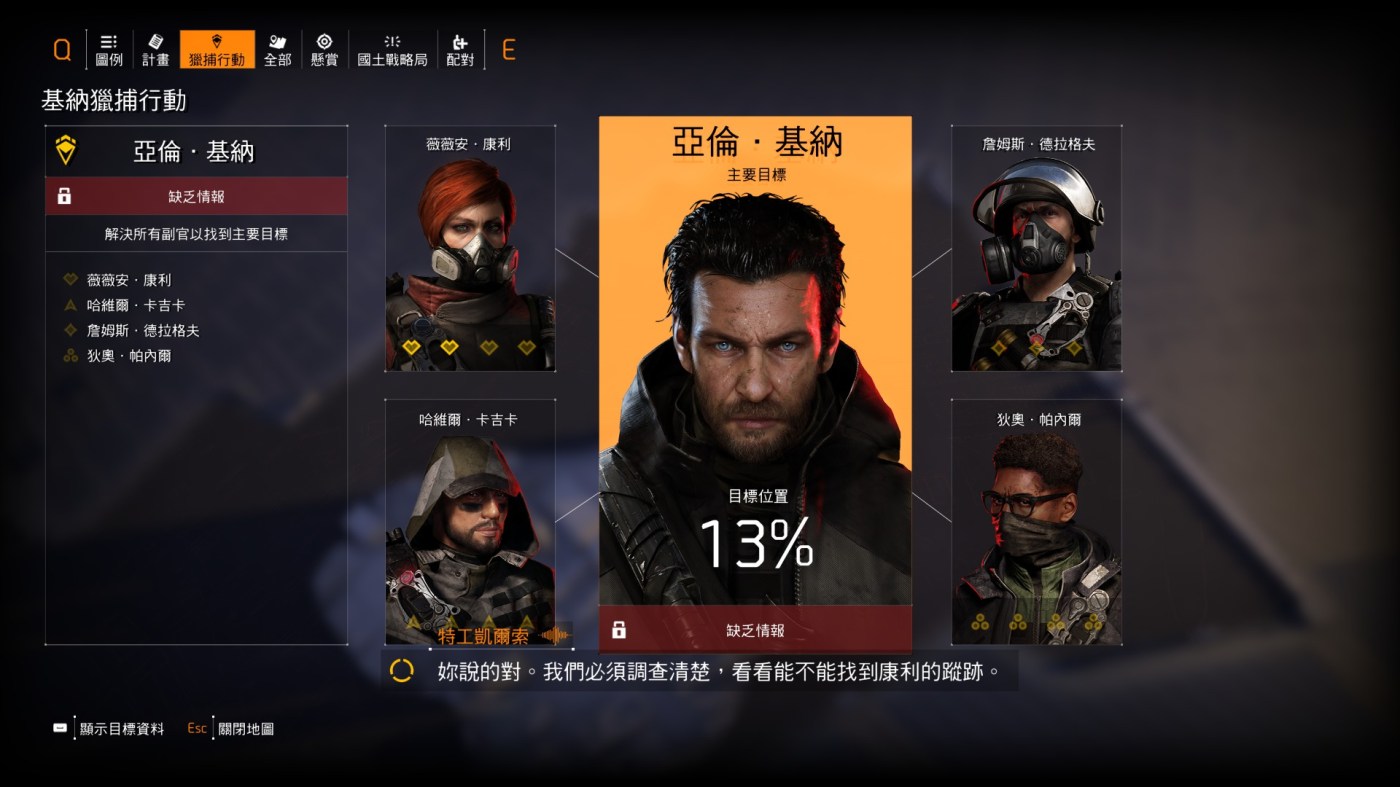Close the map with 關閉地圖
This screenshot has width=1400, height=787.
tap(245, 729)
